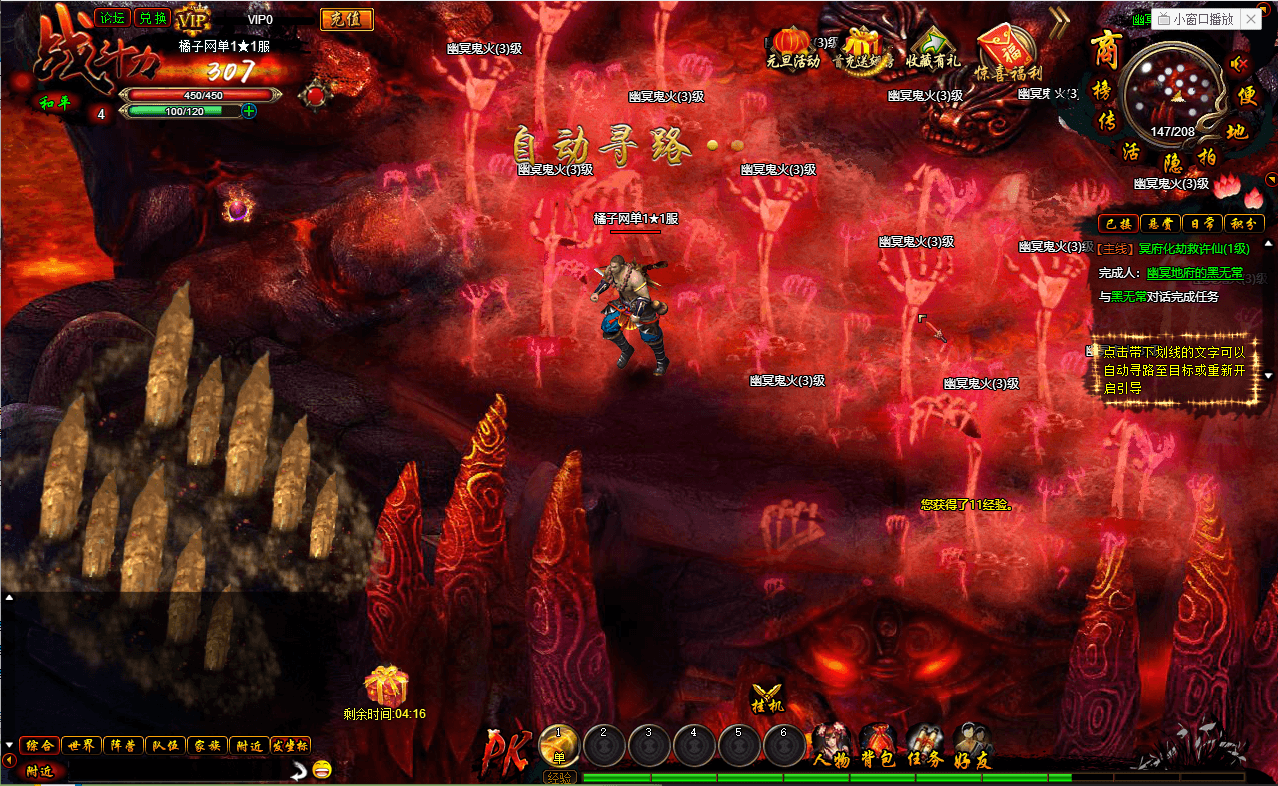This screenshot has height=786, width=1278.
Task: Open the 元旦活动 New Year event
Action: tap(792, 48)
